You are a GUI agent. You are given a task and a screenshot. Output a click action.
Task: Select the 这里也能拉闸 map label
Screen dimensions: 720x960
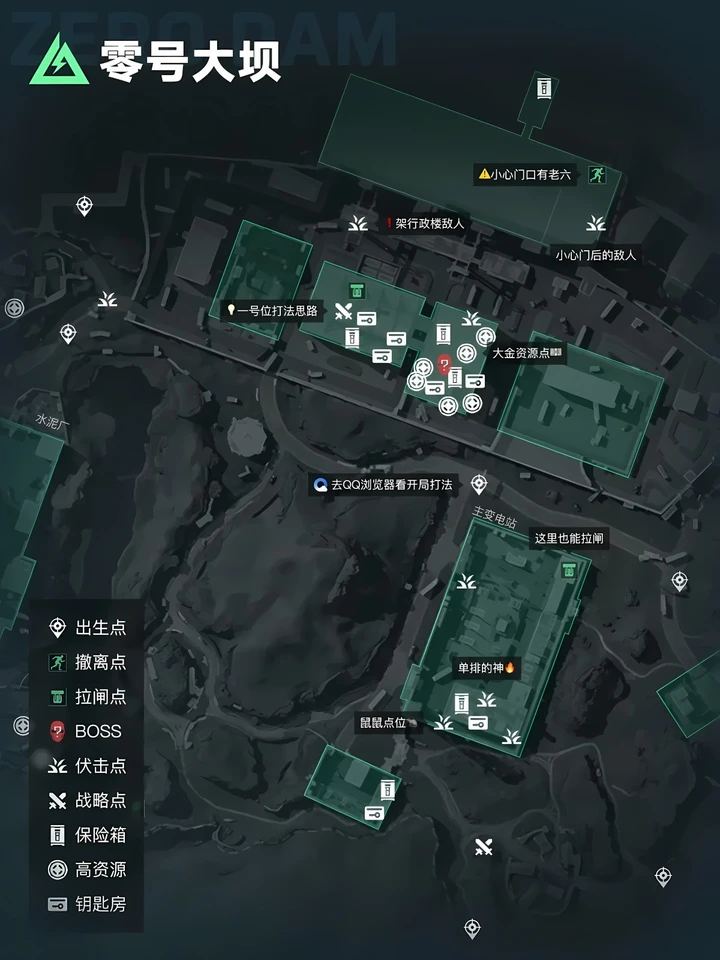(x=568, y=538)
